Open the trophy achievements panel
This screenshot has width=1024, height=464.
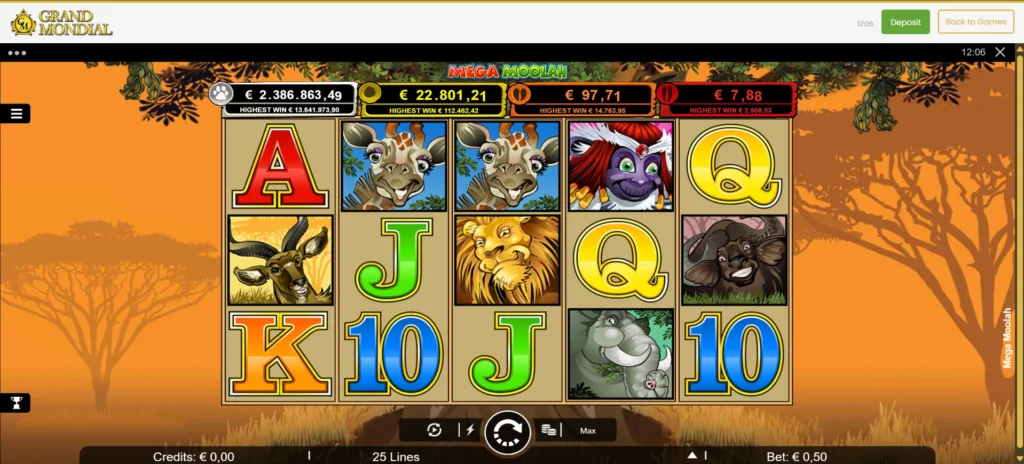pyautogui.click(x=16, y=403)
